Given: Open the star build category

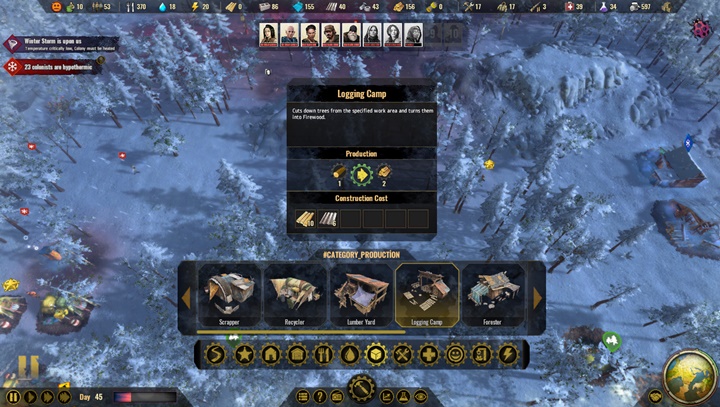Looking at the screenshot, I should pos(244,354).
